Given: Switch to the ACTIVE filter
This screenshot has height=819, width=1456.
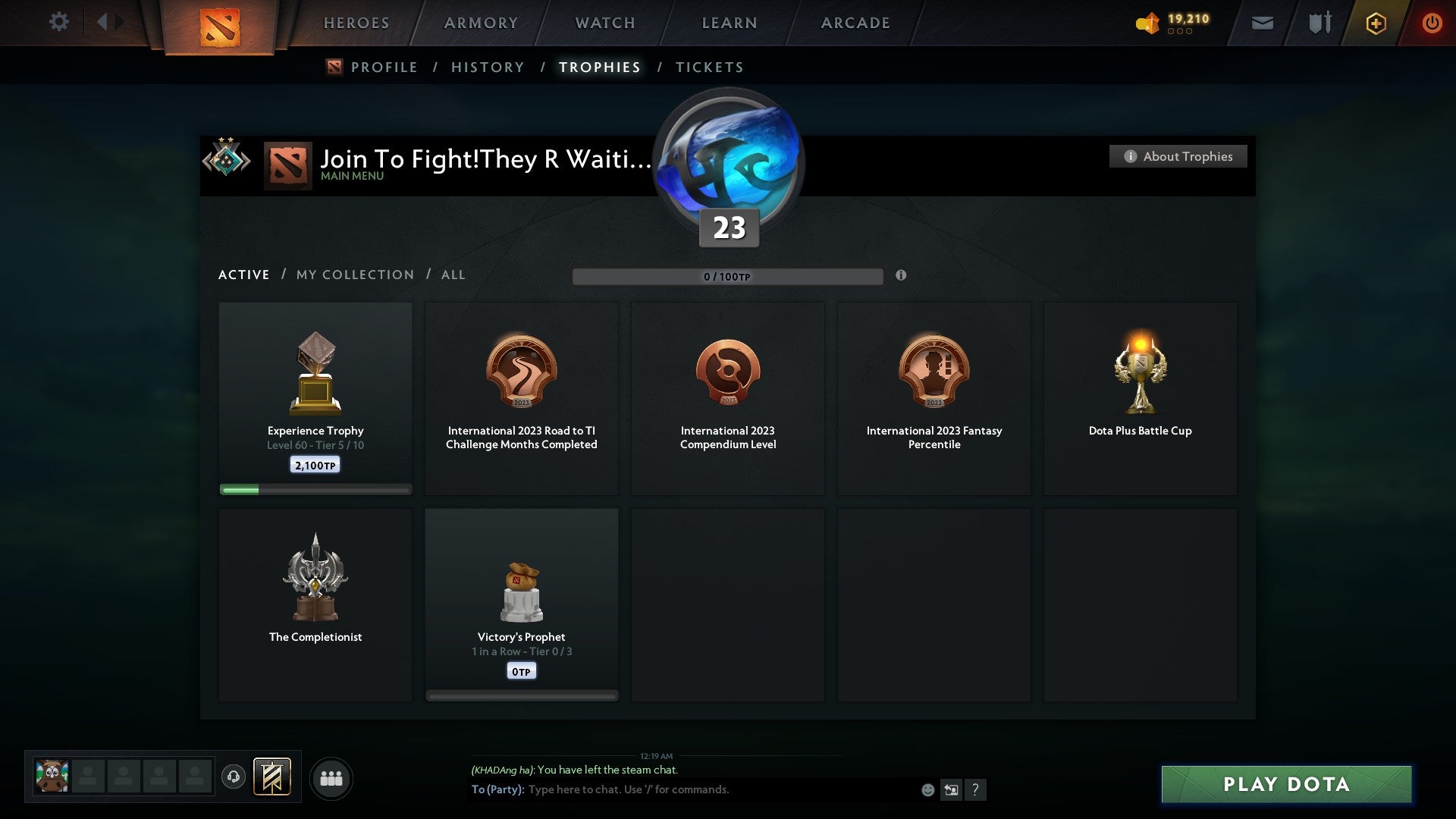Looking at the screenshot, I should [243, 275].
